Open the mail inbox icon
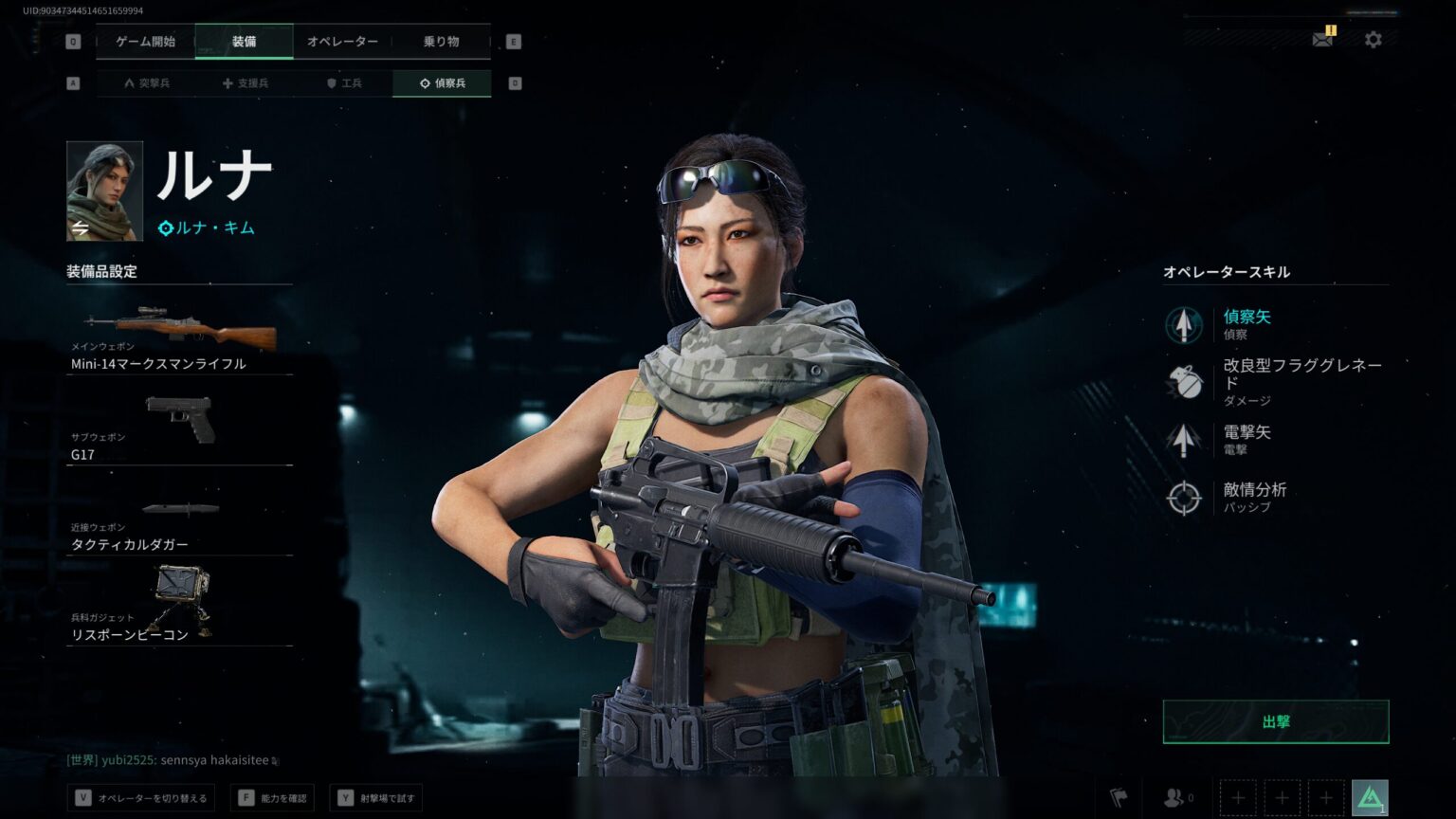Viewport: 1456px width, 819px height. pyautogui.click(x=1322, y=40)
